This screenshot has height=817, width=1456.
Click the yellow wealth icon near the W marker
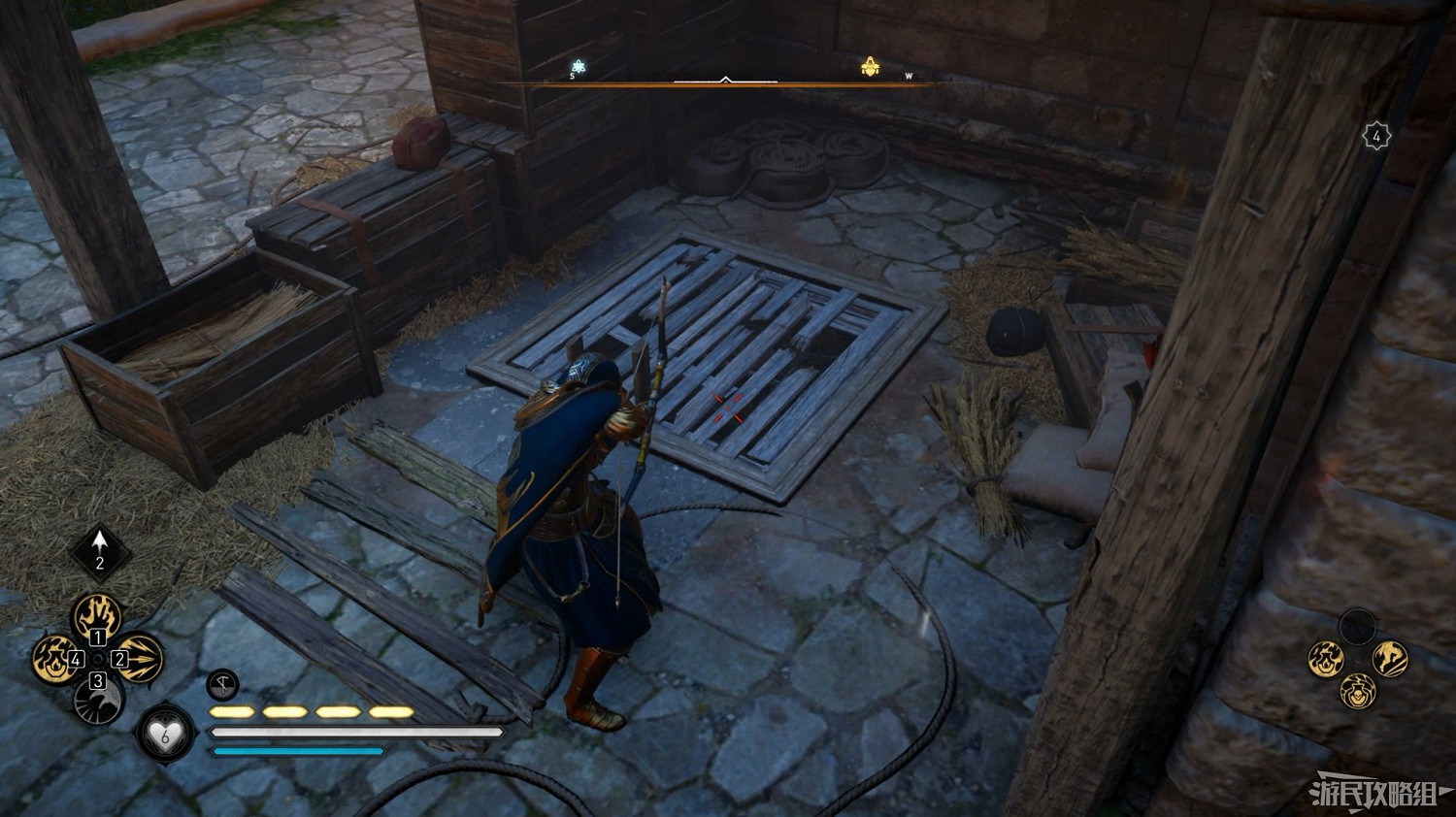pos(871,64)
